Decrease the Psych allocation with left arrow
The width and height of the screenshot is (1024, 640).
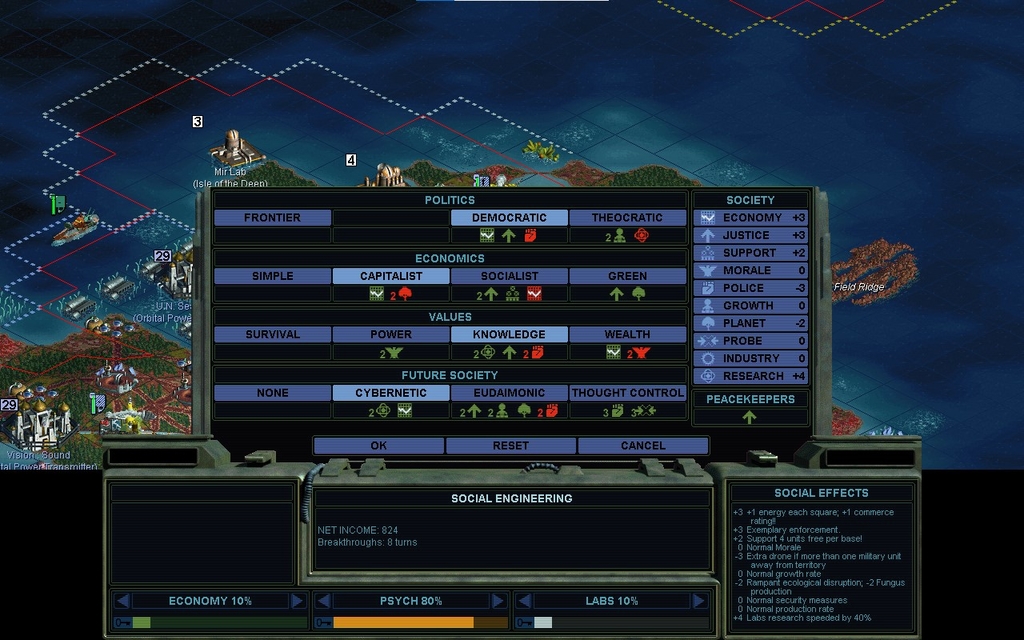323,601
